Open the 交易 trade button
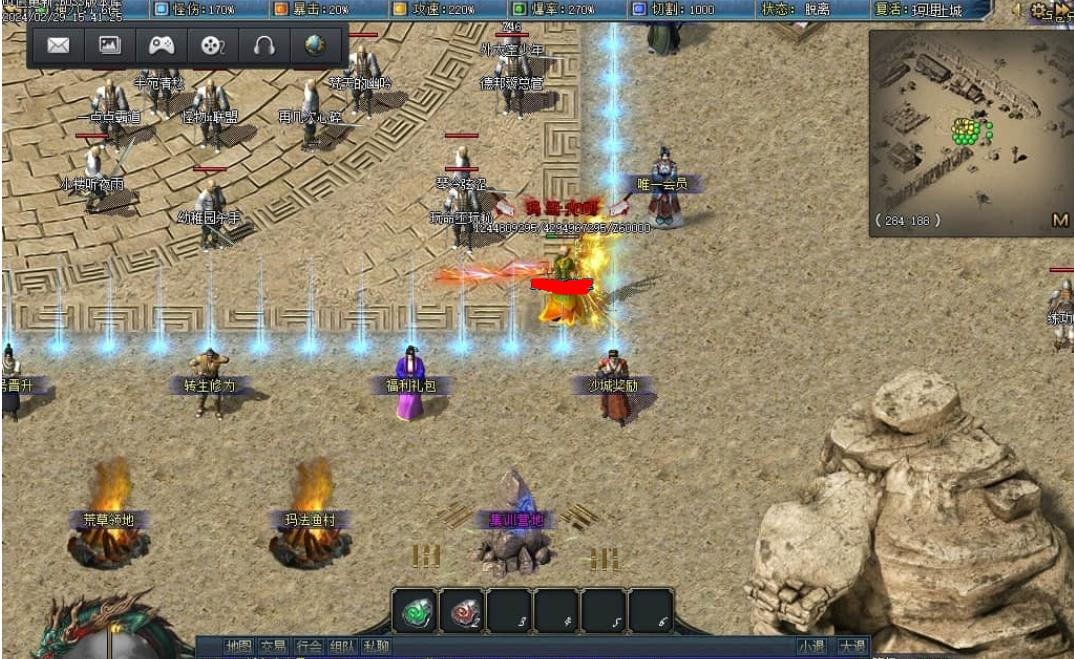1074x659 pixels. coord(273,647)
